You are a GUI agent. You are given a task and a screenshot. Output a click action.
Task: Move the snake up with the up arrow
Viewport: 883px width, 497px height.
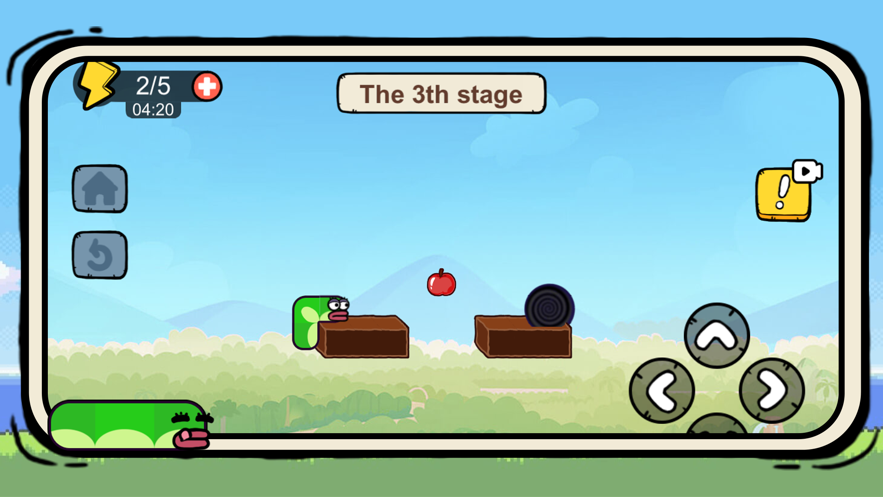[717, 336]
